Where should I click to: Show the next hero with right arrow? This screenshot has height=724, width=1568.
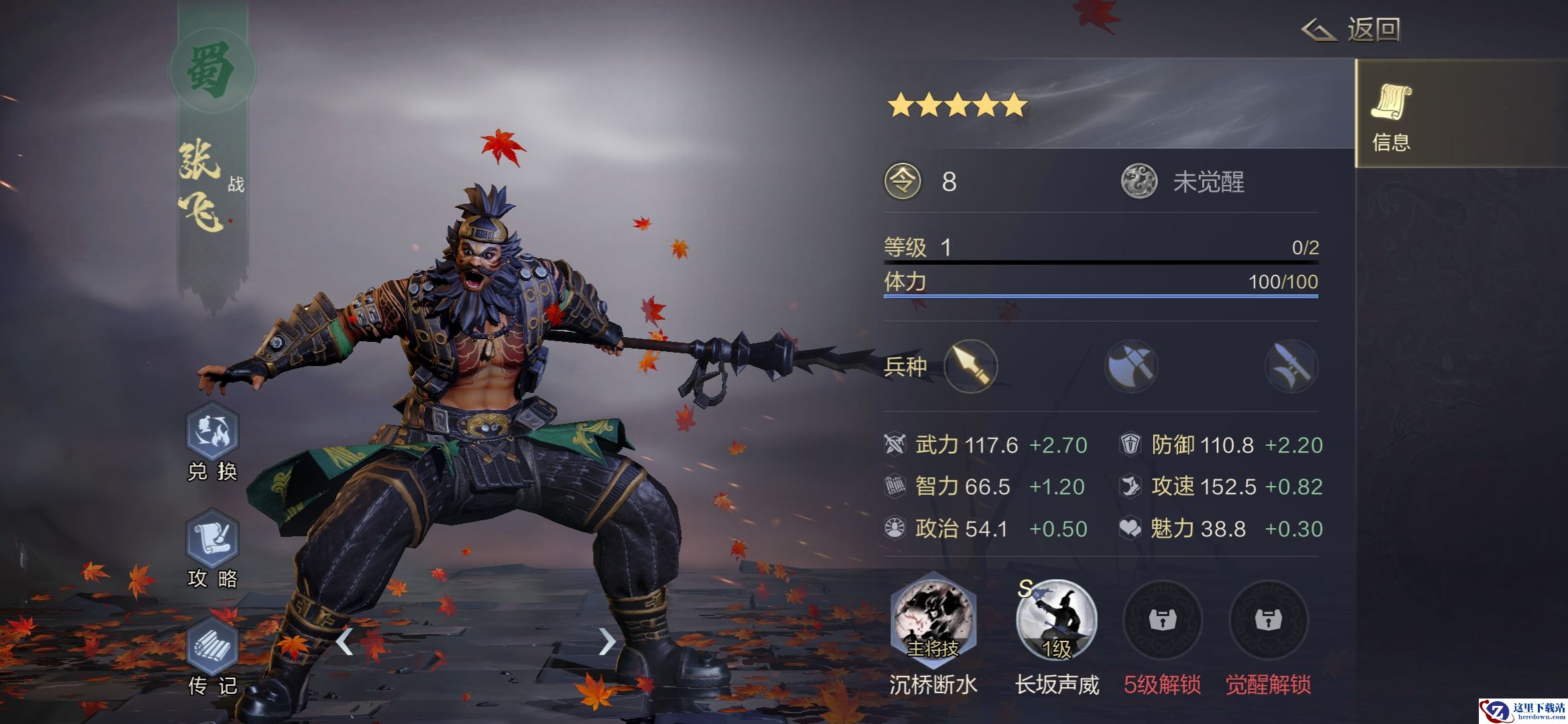(606, 642)
